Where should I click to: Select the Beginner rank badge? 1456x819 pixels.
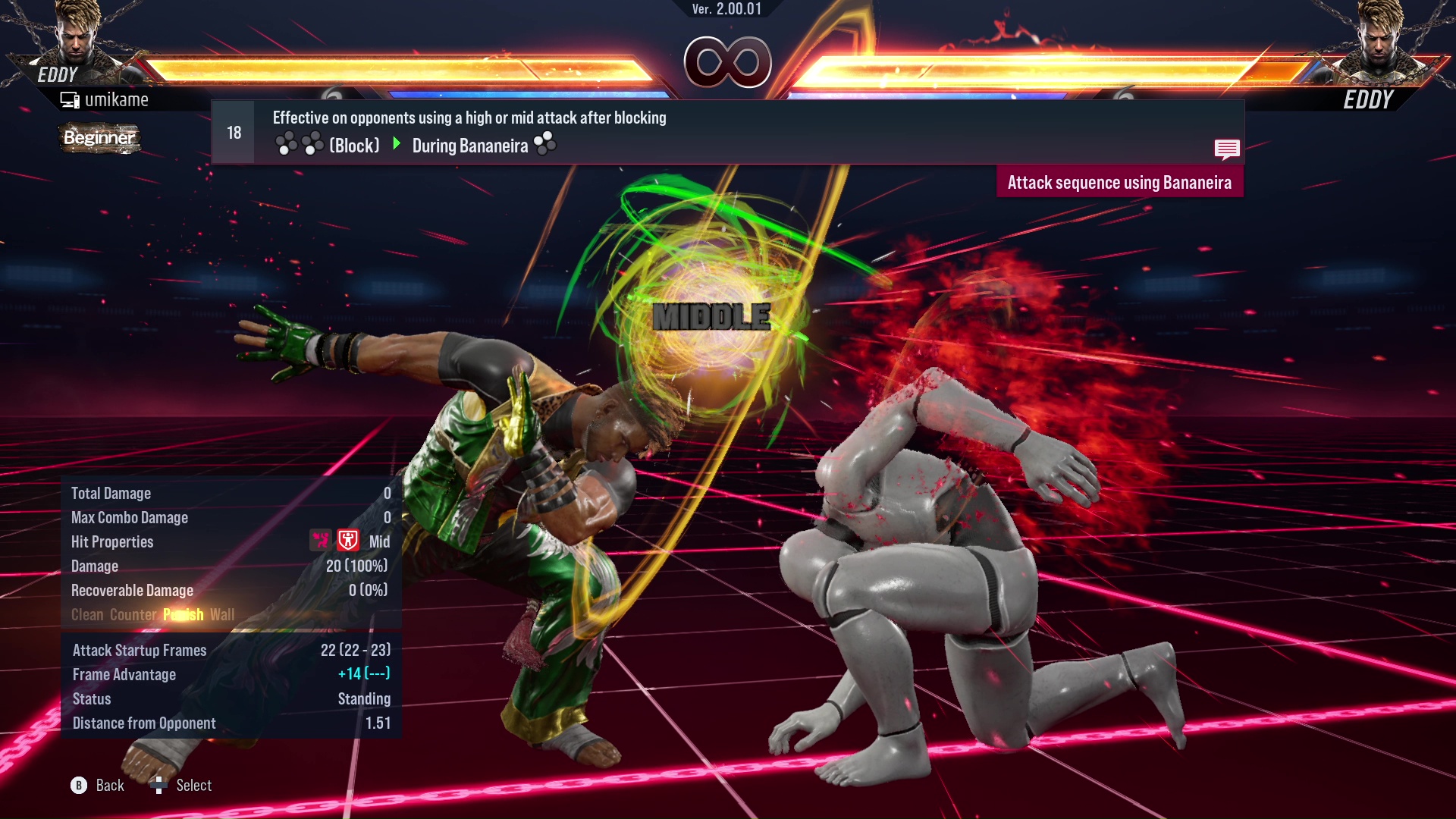pos(99,139)
